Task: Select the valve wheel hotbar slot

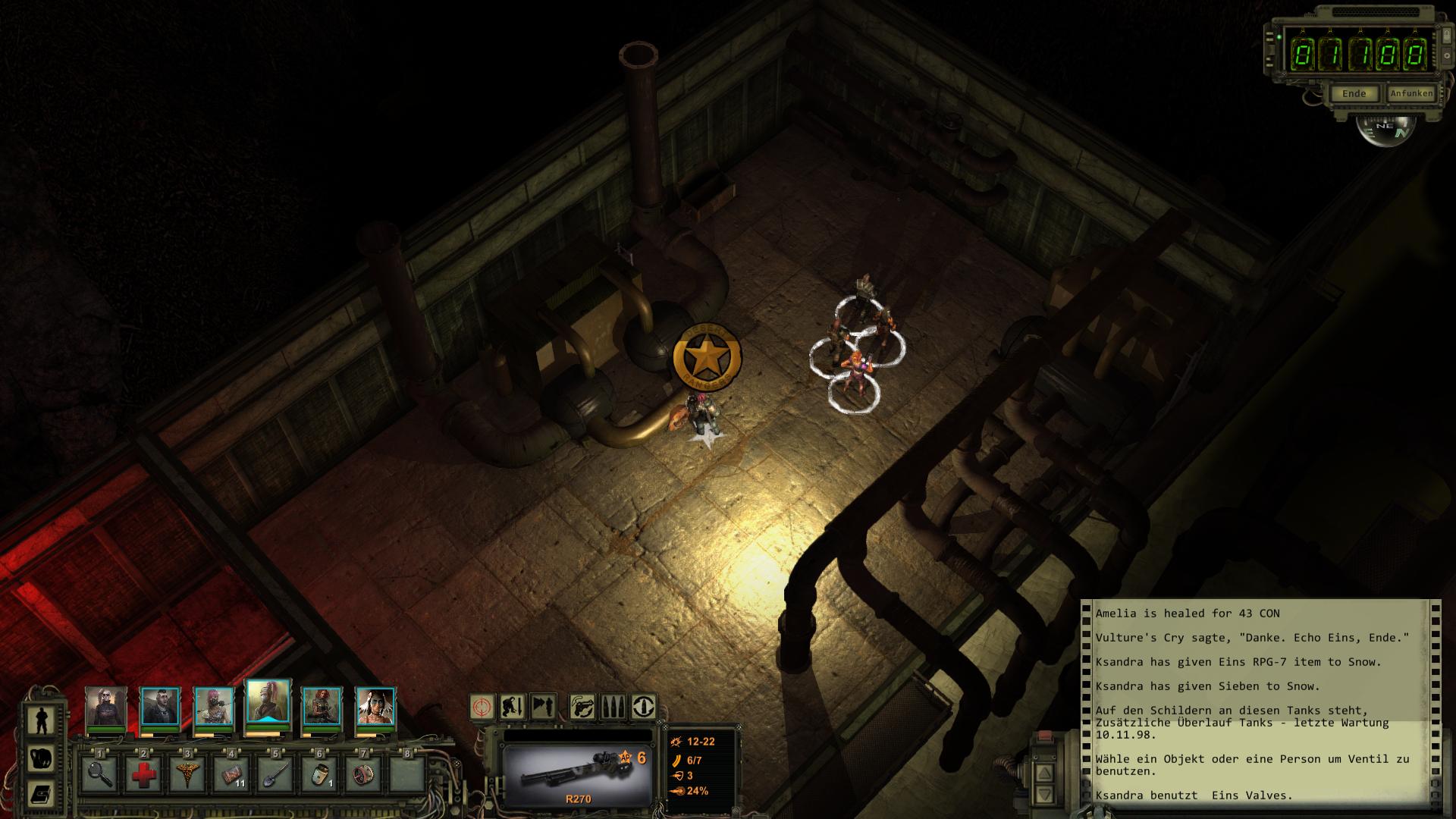Action: point(362,774)
